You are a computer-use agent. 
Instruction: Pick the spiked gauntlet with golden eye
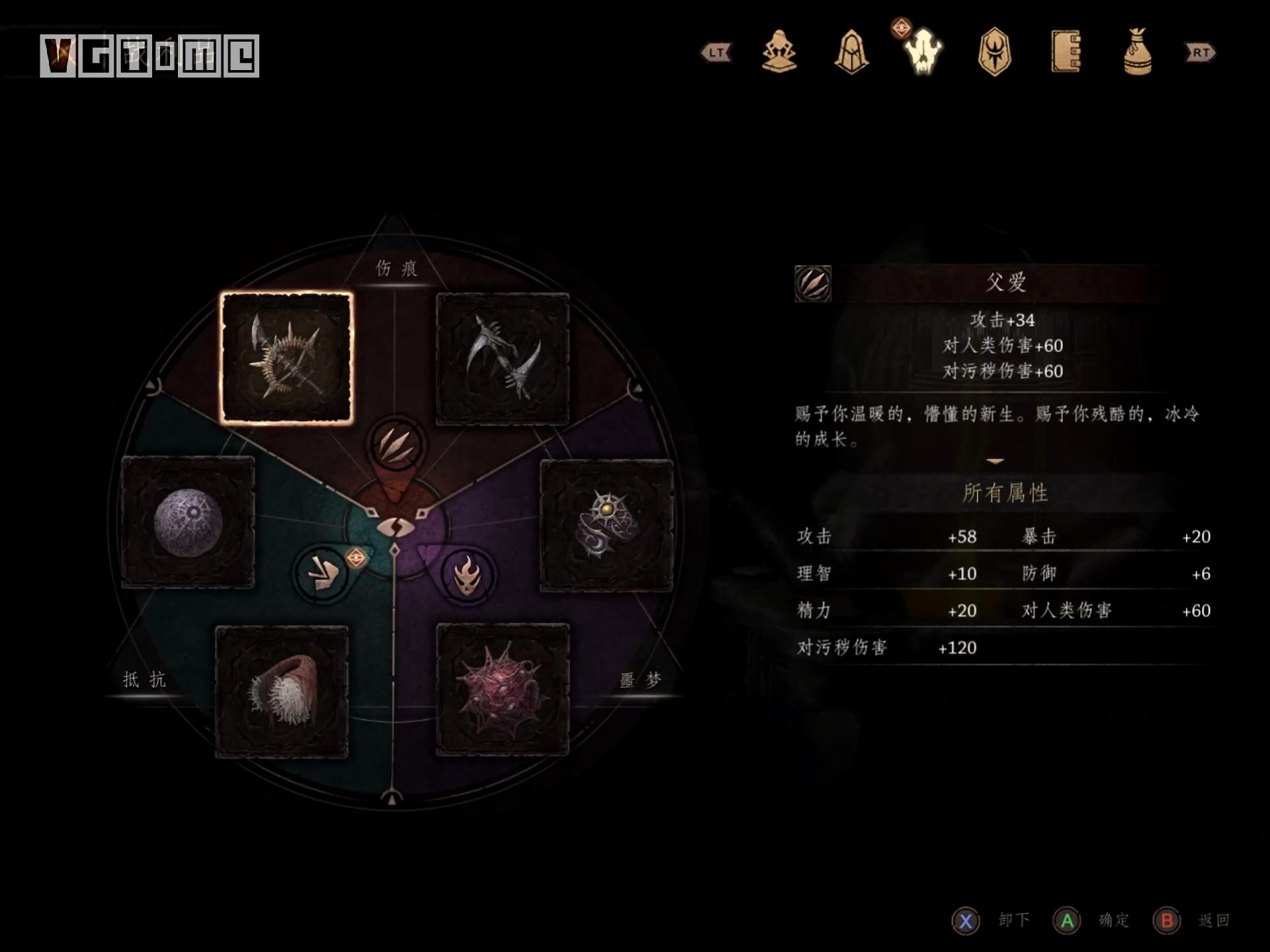(x=607, y=526)
